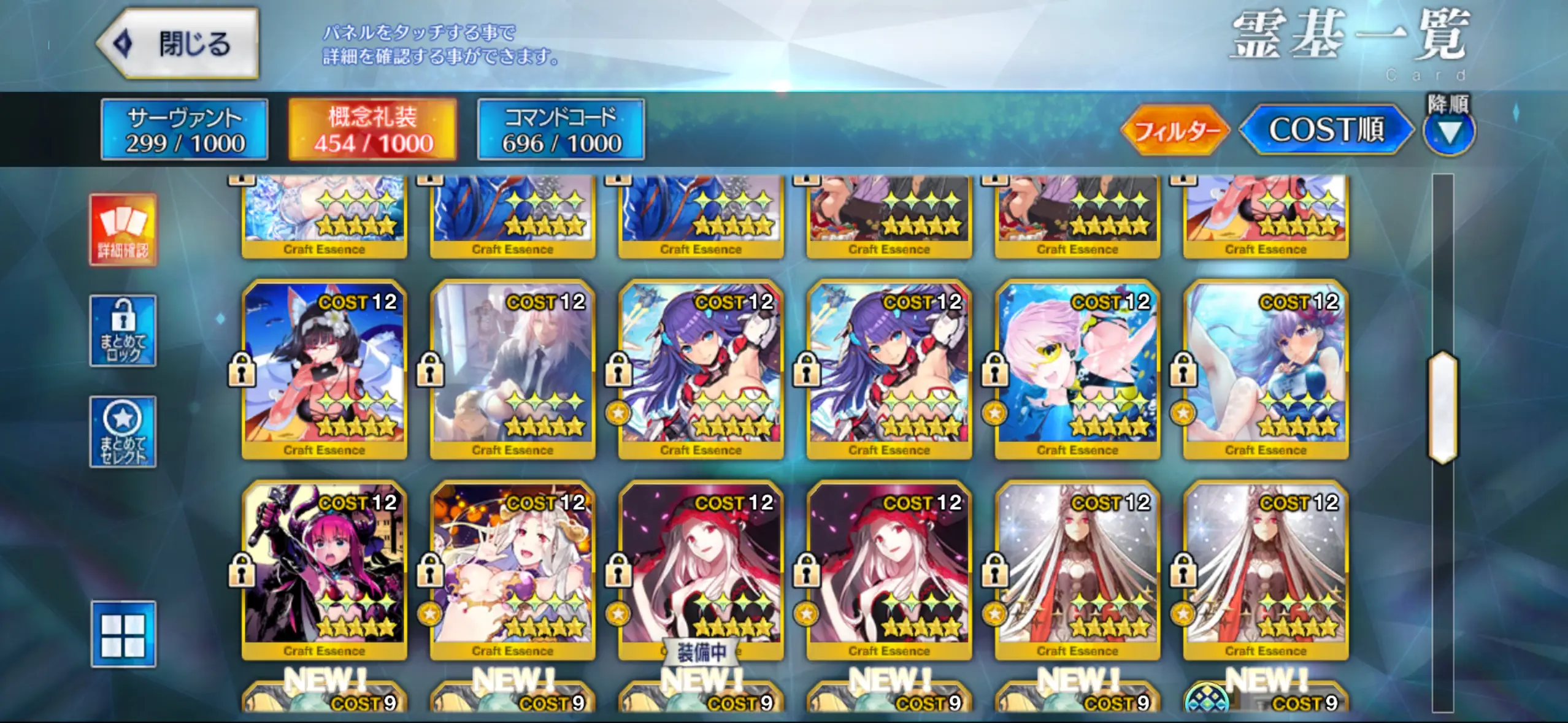
Task: Select the fox-eared girl with glasses card
Action: coord(325,369)
